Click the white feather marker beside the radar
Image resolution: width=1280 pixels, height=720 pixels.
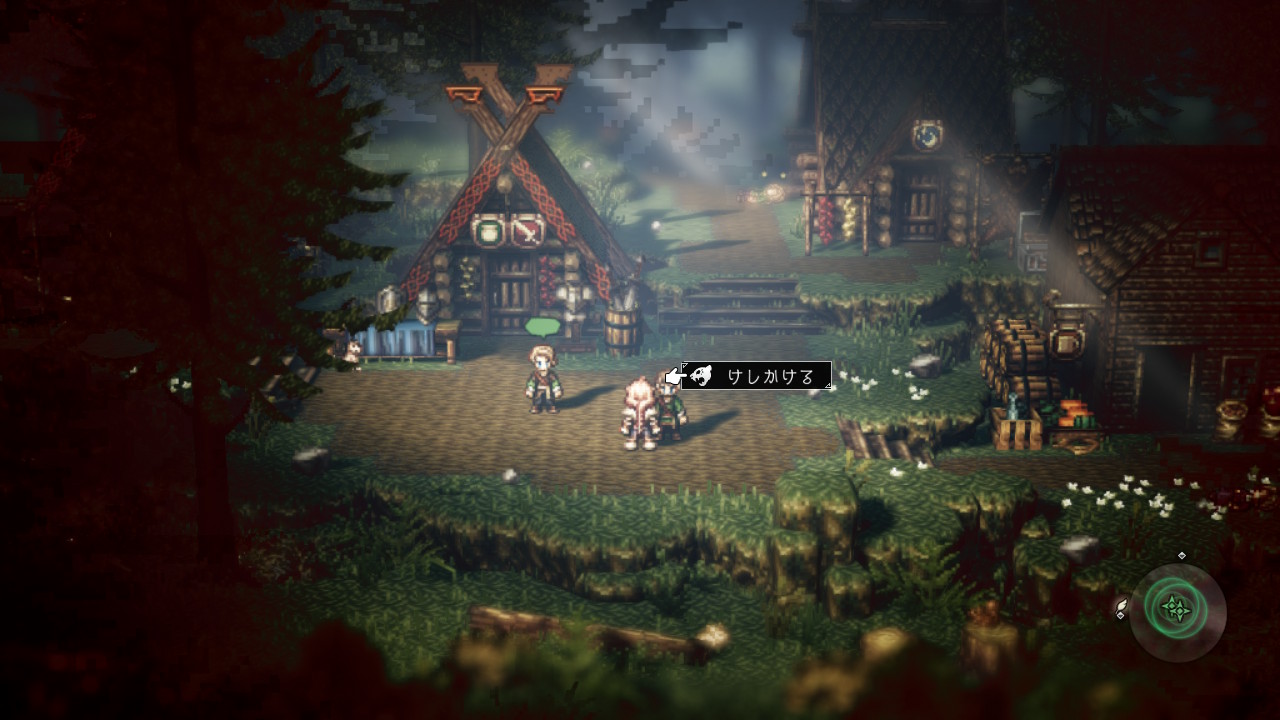[x=1122, y=609]
